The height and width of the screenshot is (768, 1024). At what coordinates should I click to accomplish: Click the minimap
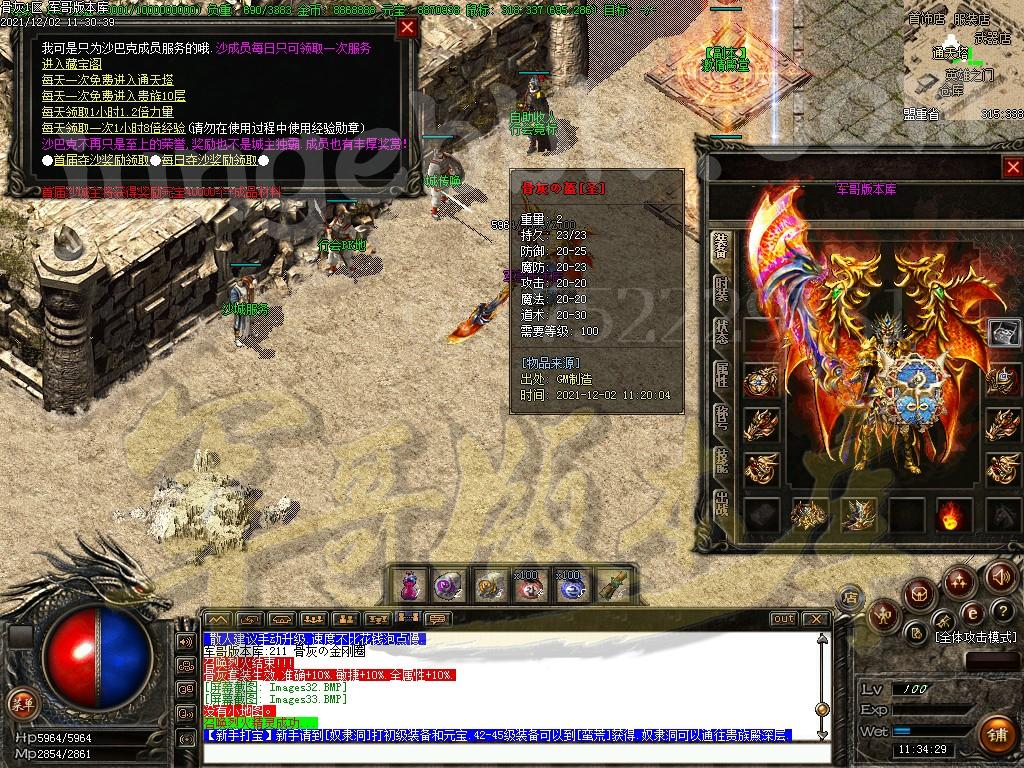tap(962, 58)
